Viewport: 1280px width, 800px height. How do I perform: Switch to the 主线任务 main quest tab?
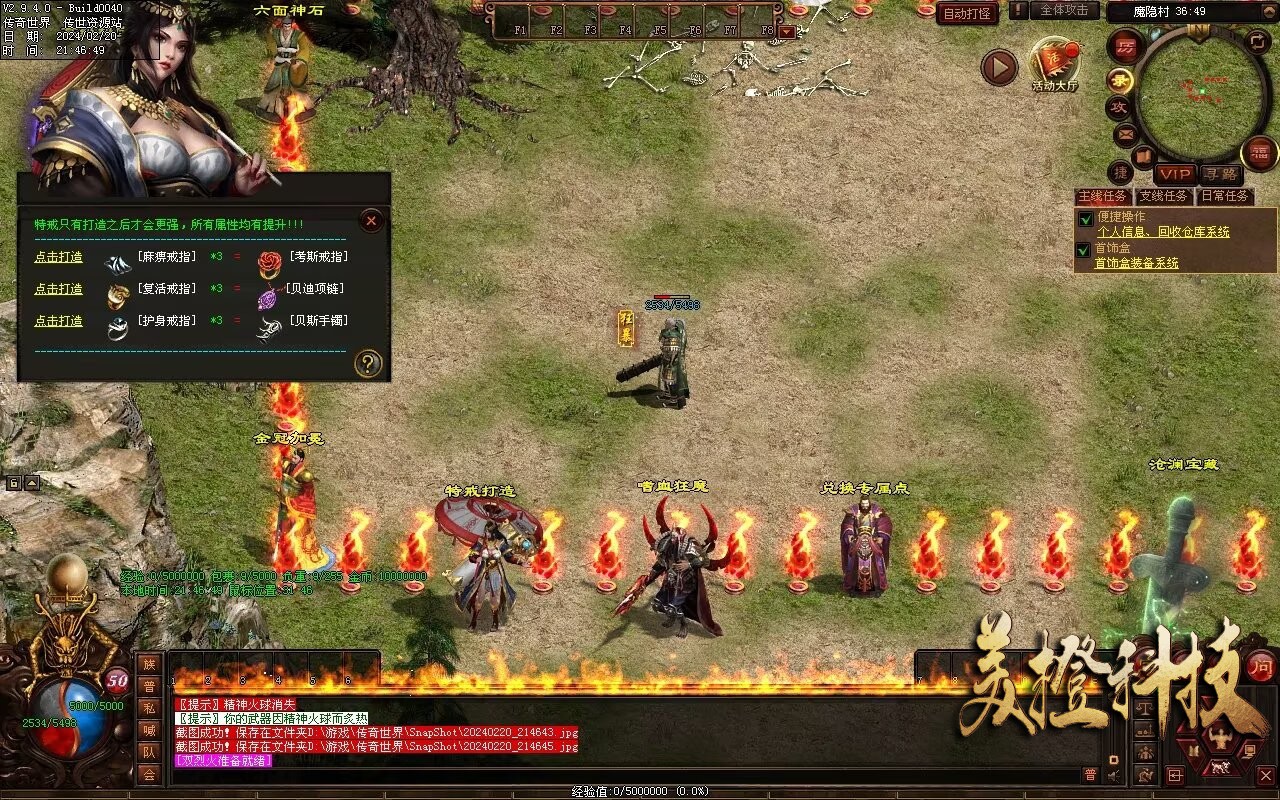tap(1102, 197)
